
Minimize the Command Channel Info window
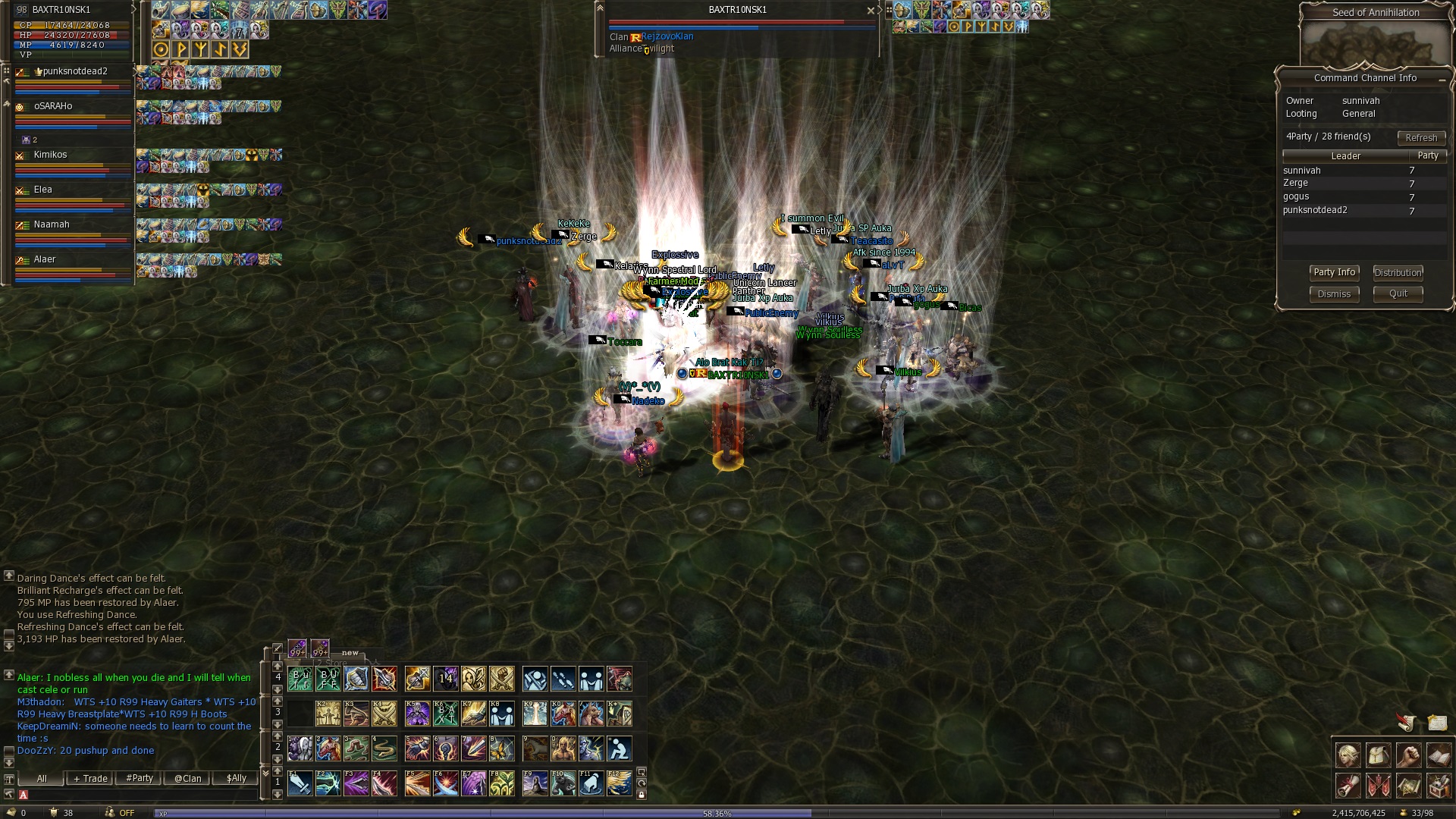point(1441,79)
